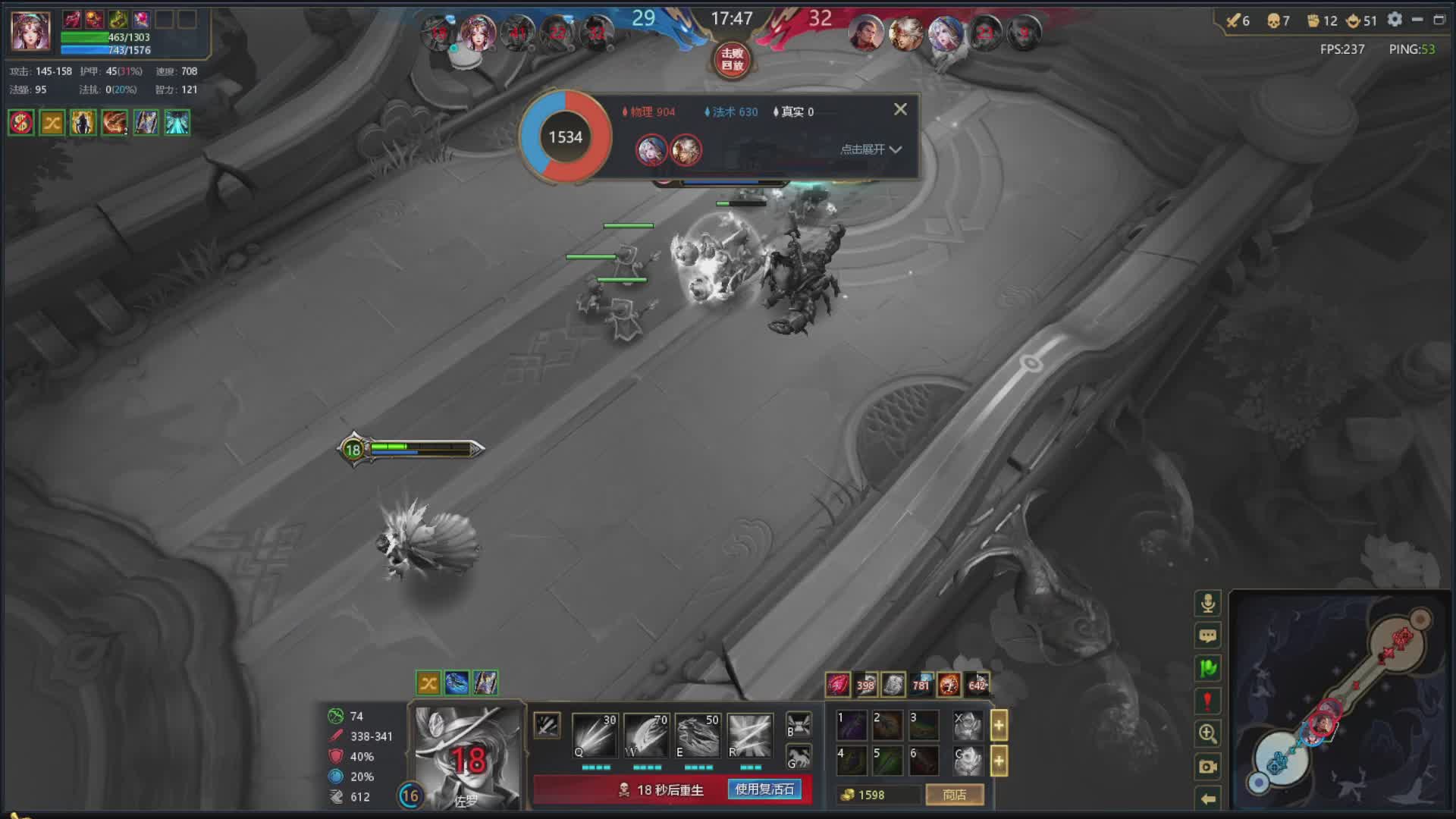Viewport: 1456px width, 819px height.
Task: Select item slot 1 in inventory
Action: [851, 725]
